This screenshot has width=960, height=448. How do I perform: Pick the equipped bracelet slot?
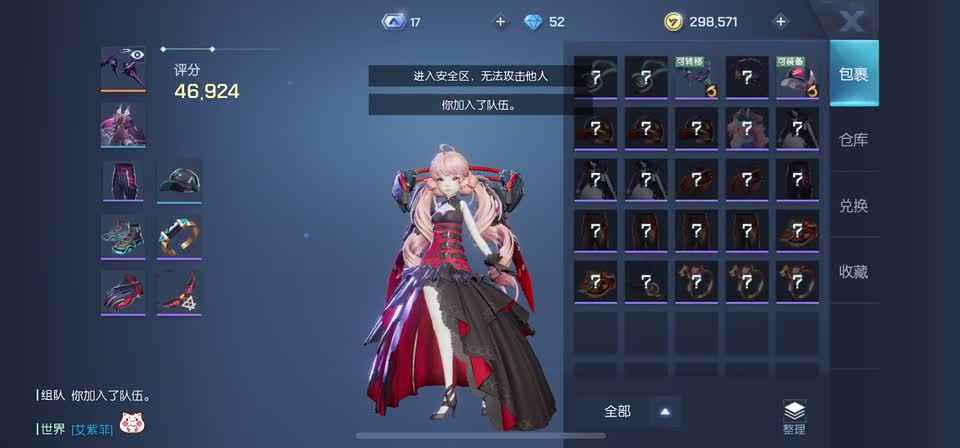[x=180, y=237]
